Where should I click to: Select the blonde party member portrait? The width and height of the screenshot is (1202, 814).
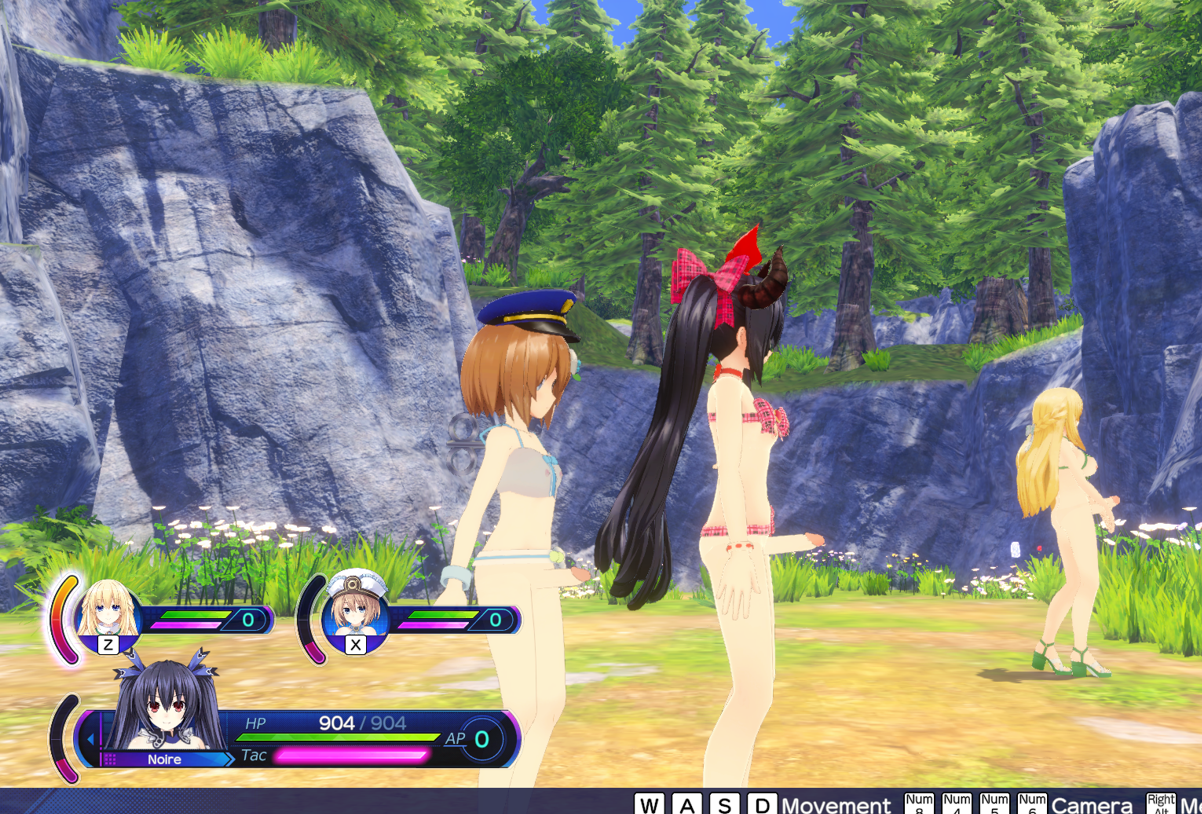point(108,611)
